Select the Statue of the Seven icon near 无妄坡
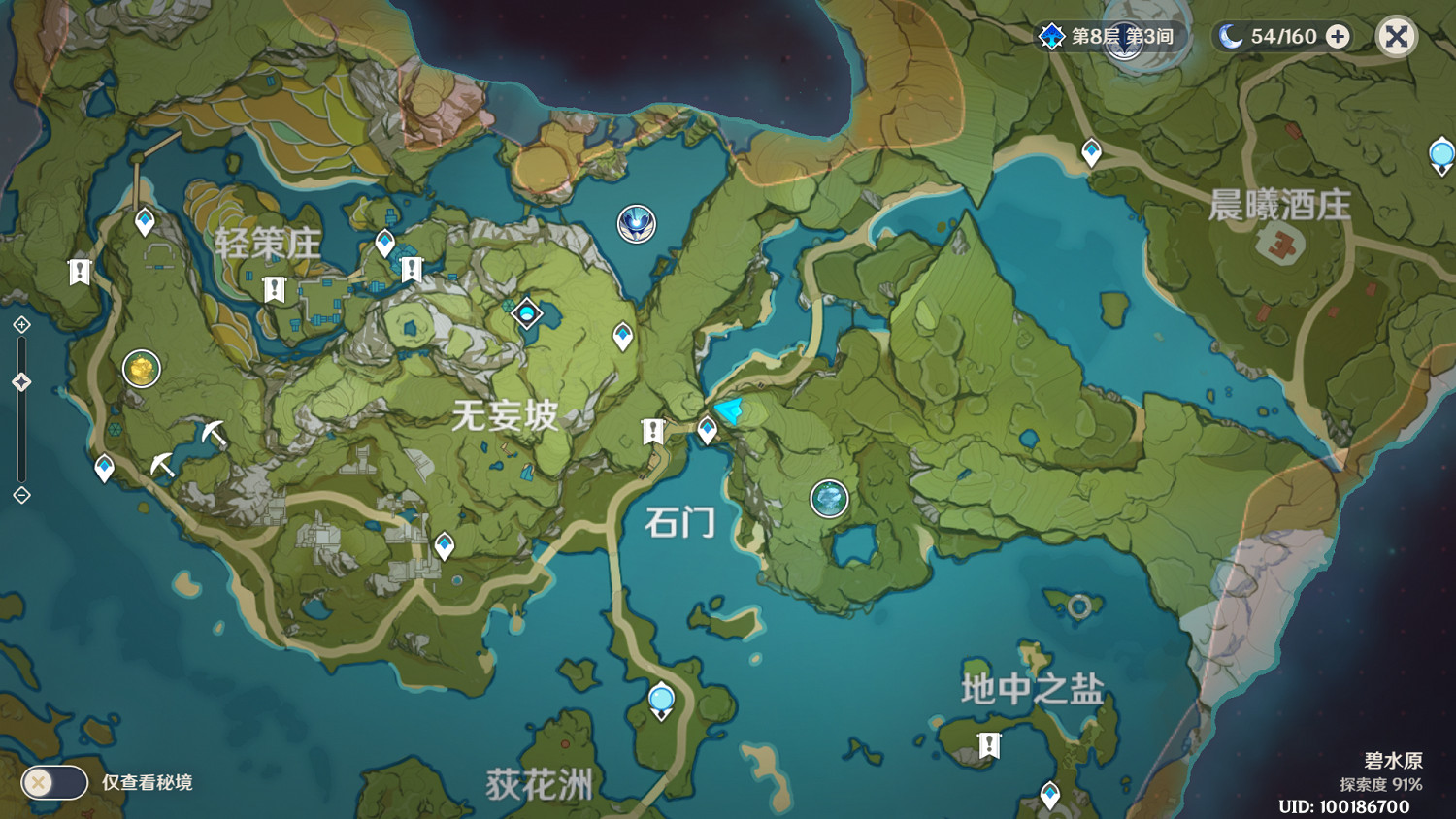 (636, 222)
